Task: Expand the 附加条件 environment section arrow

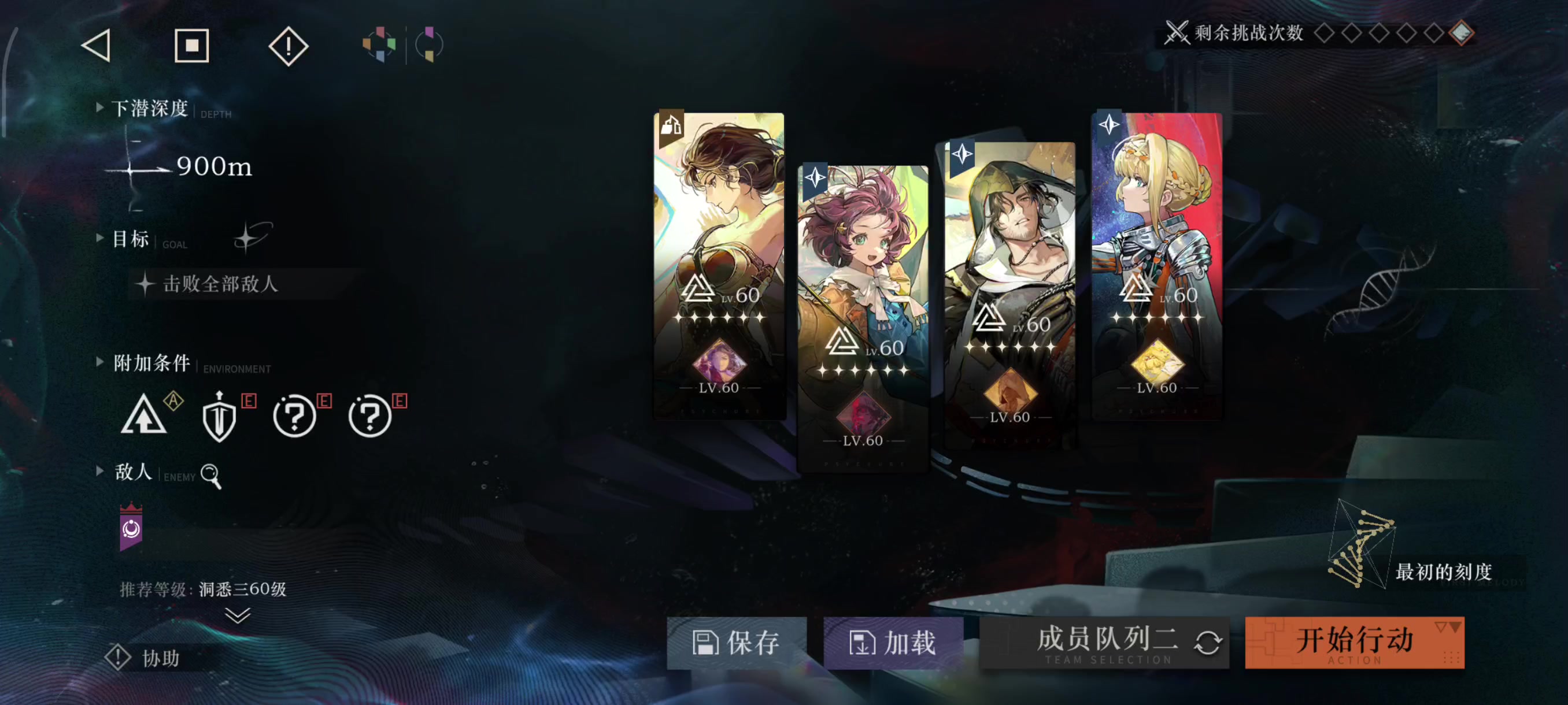Action: point(100,361)
